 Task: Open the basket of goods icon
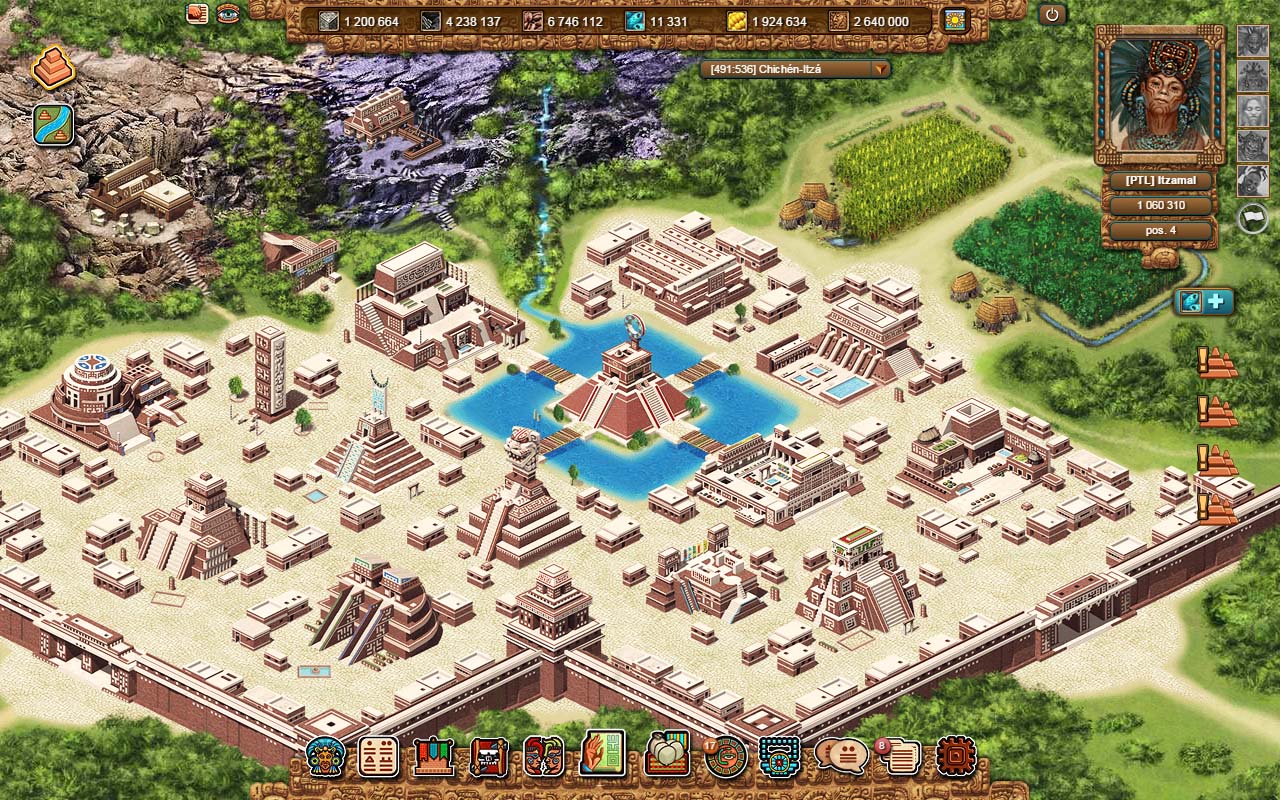coord(667,755)
